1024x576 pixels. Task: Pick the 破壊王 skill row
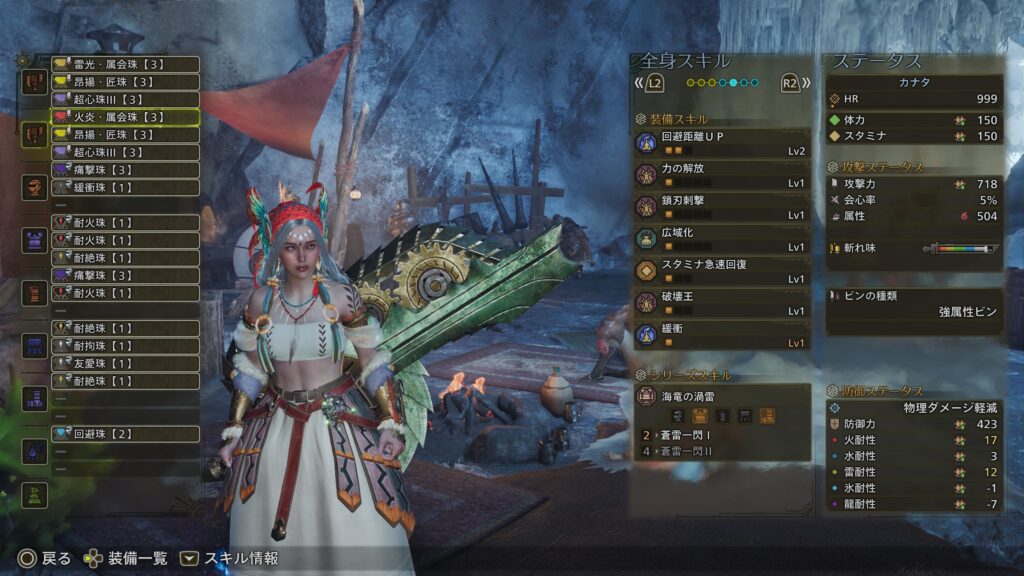click(x=721, y=303)
